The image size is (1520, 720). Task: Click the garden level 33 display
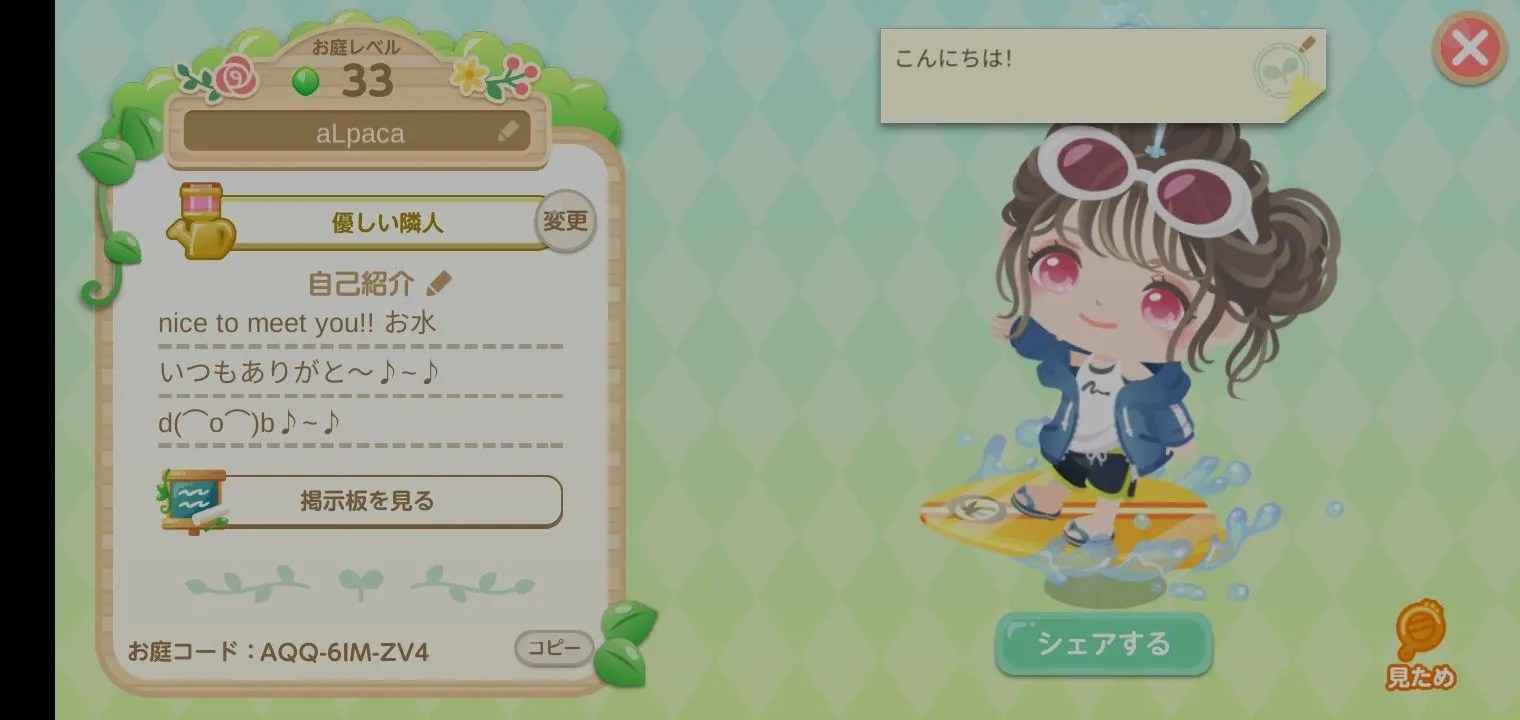point(370,78)
